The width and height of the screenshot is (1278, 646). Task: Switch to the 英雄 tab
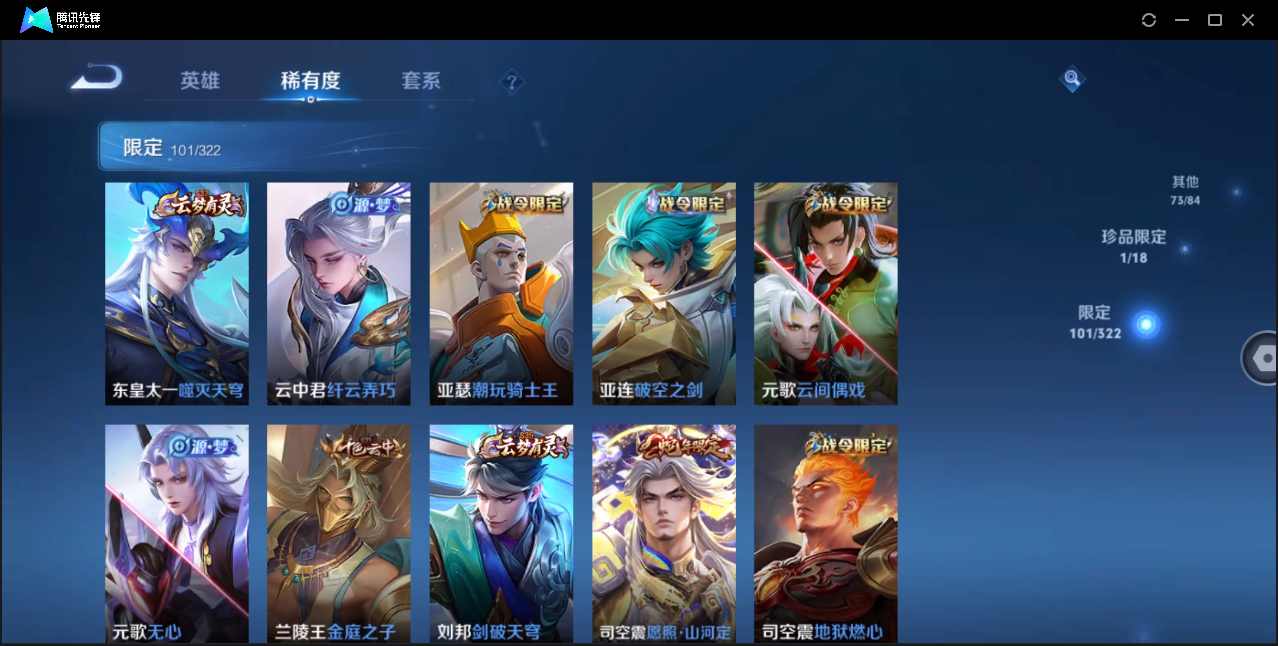pos(200,81)
